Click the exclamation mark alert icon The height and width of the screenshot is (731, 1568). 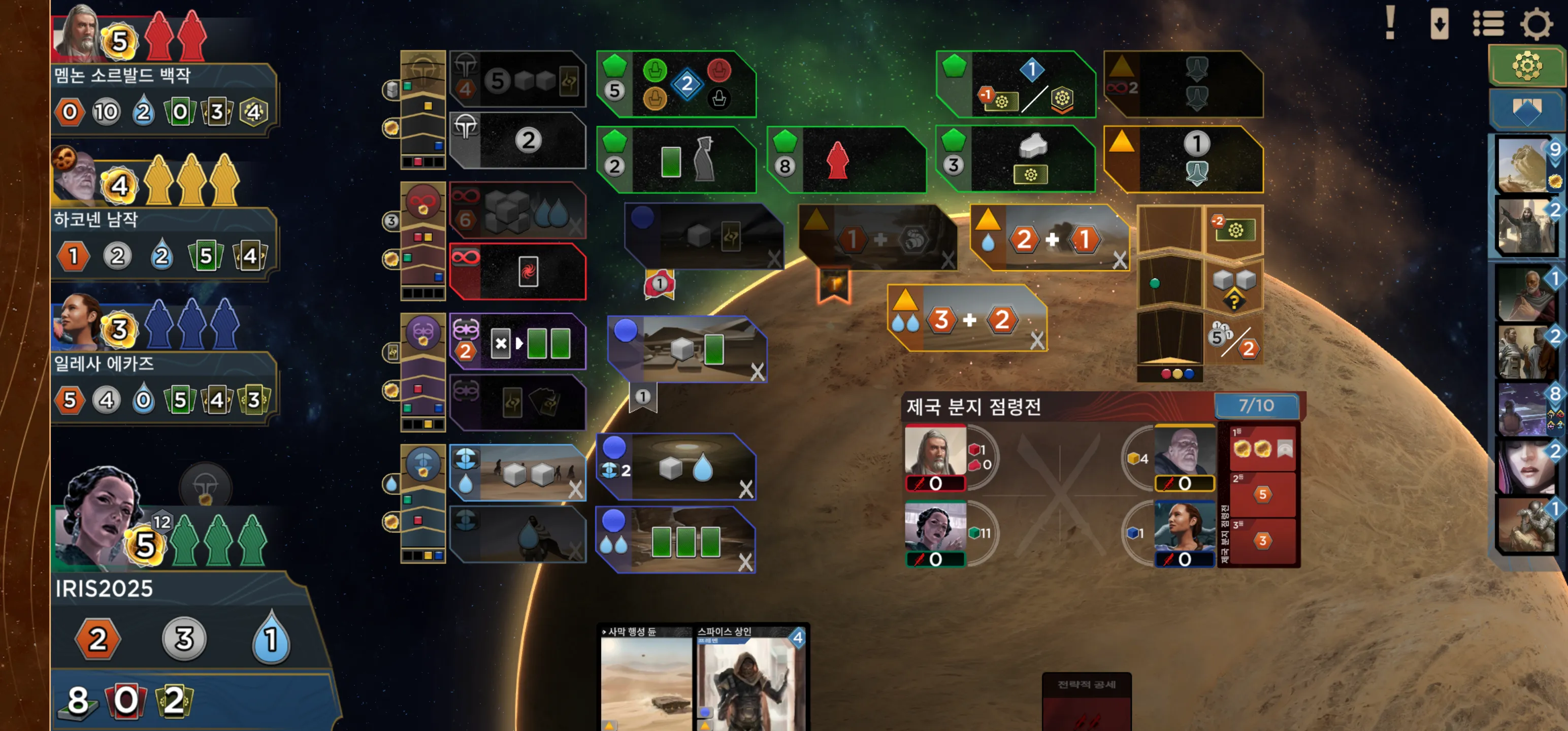[1390, 23]
